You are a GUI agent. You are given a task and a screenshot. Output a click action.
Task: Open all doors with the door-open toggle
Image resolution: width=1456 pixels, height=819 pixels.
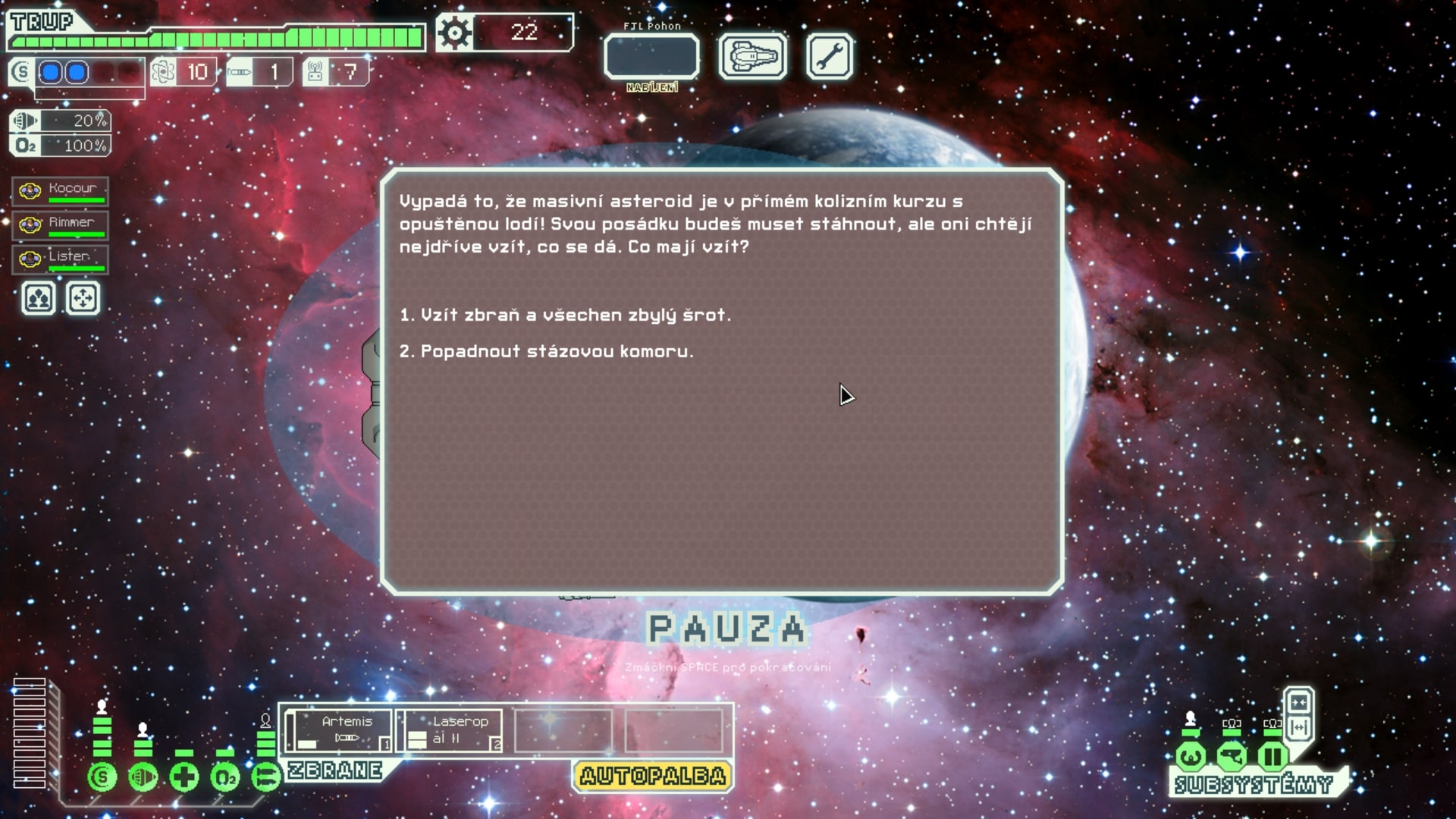pyautogui.click(x=1301, y=726)
